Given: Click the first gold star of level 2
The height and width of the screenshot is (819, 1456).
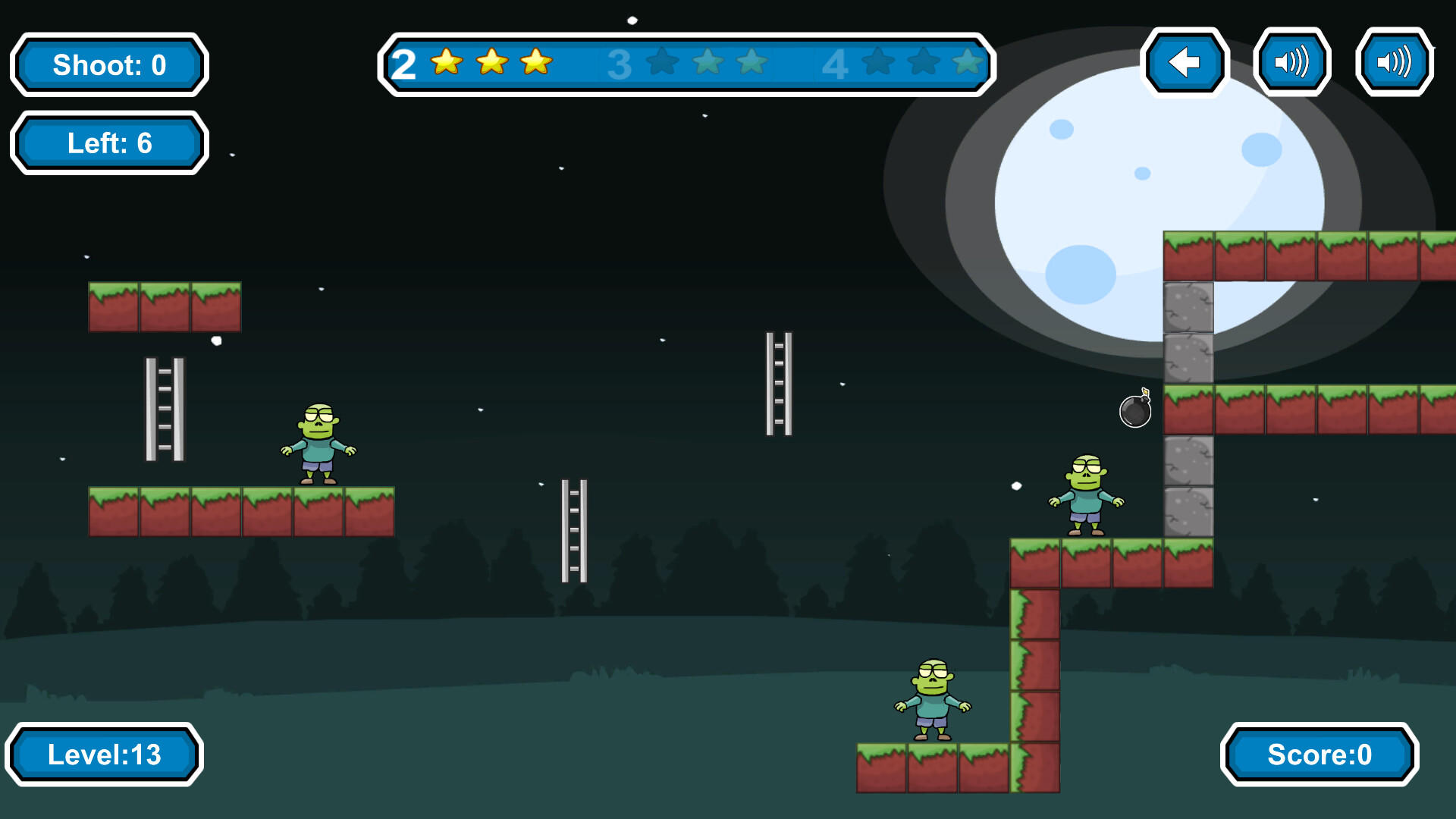Looking at the screenshot, I should pyautogui.click(x=447, y=64).
